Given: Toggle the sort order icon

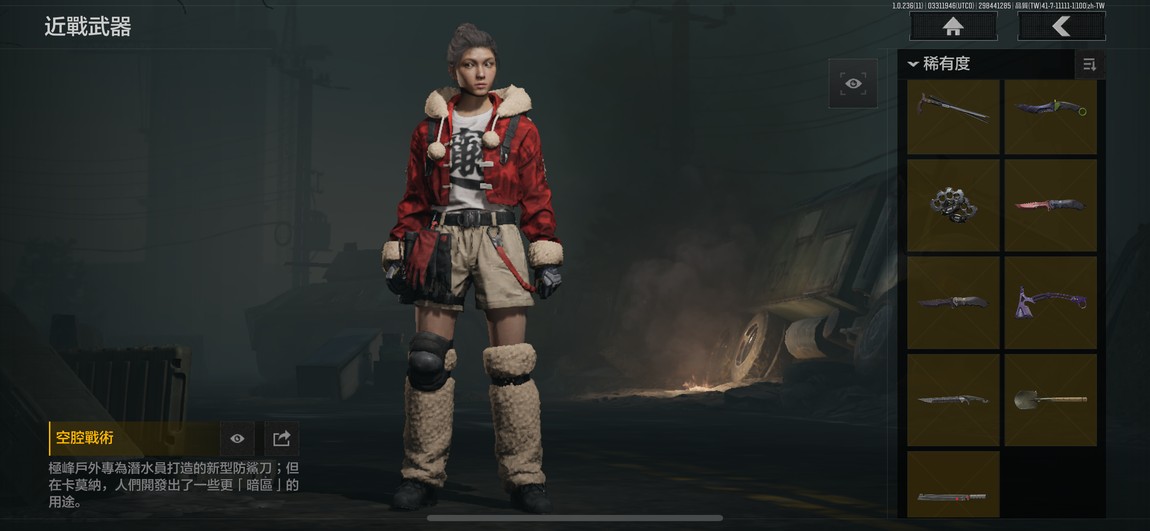Looking at the screenshot, I should [1089, 64].
